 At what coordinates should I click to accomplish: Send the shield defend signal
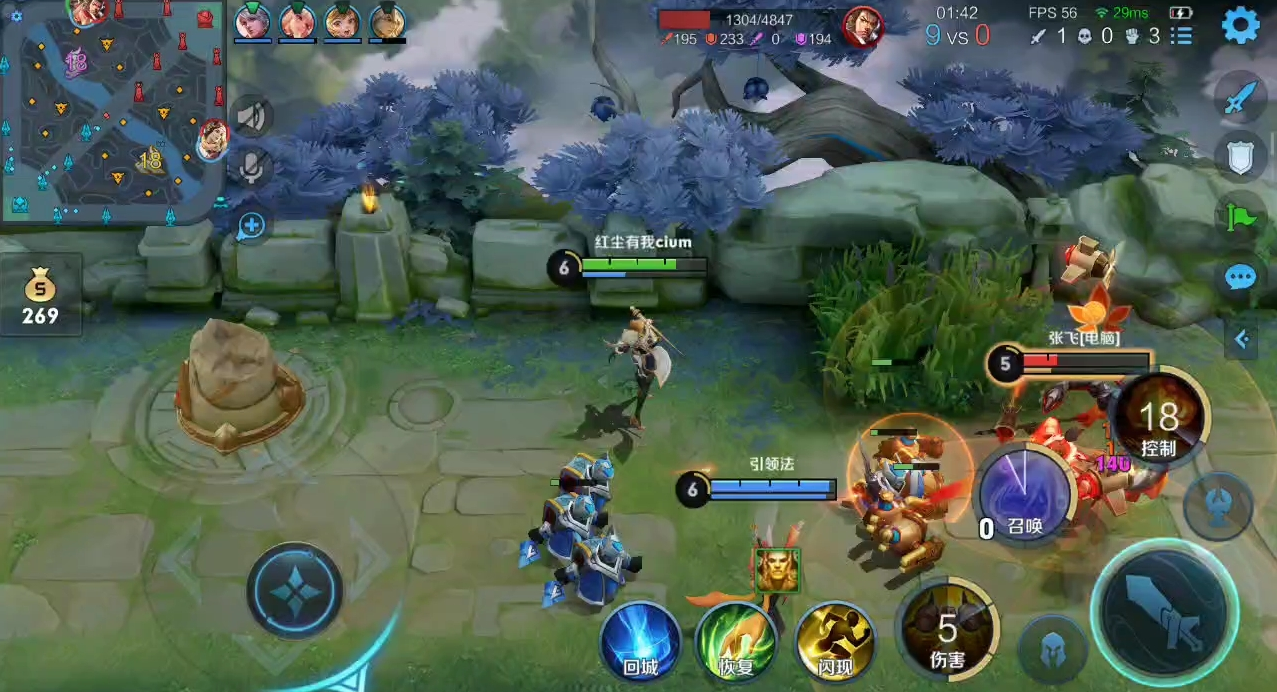(1240, 157)
